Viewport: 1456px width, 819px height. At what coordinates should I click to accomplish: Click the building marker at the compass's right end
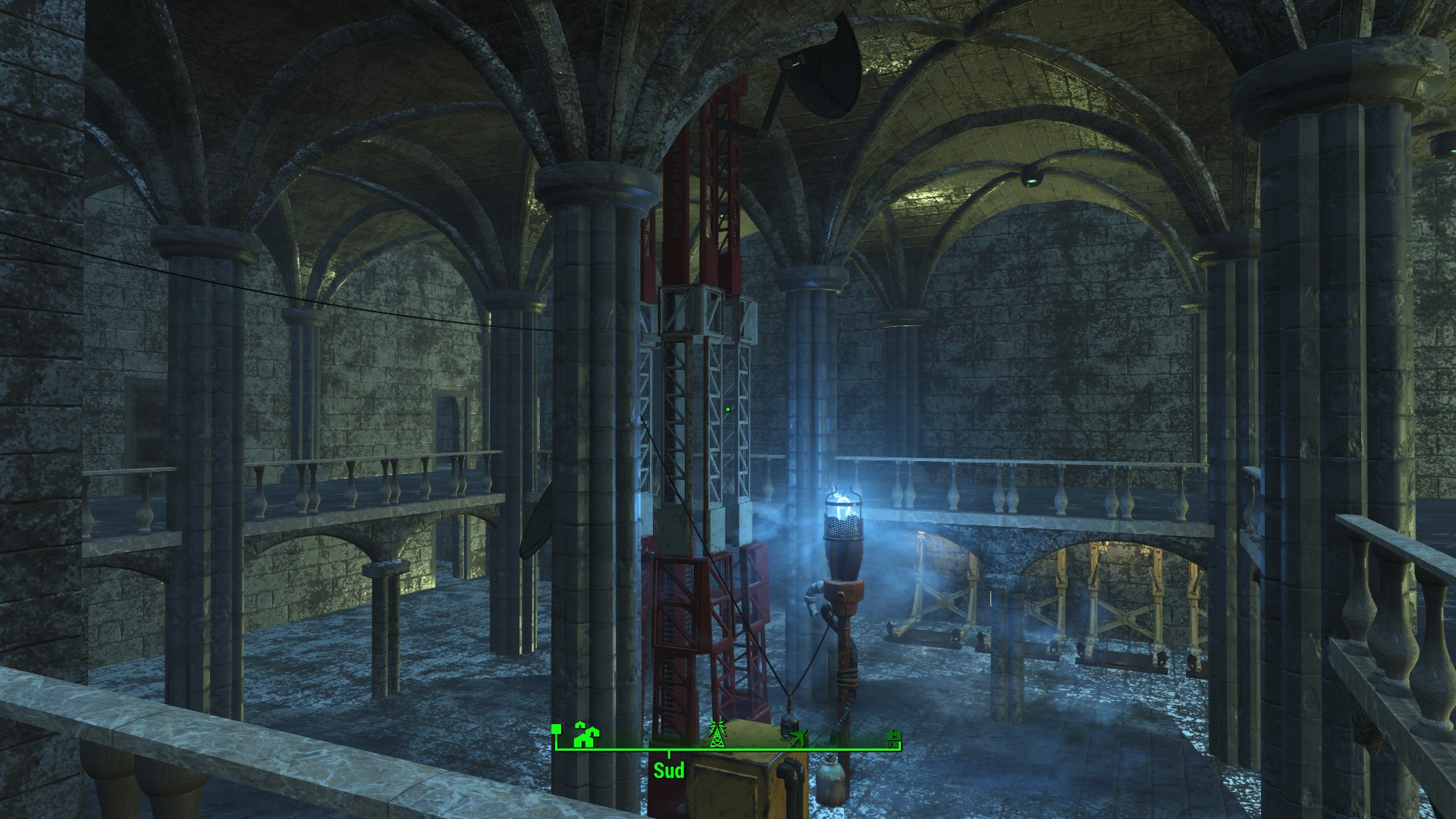895,736
